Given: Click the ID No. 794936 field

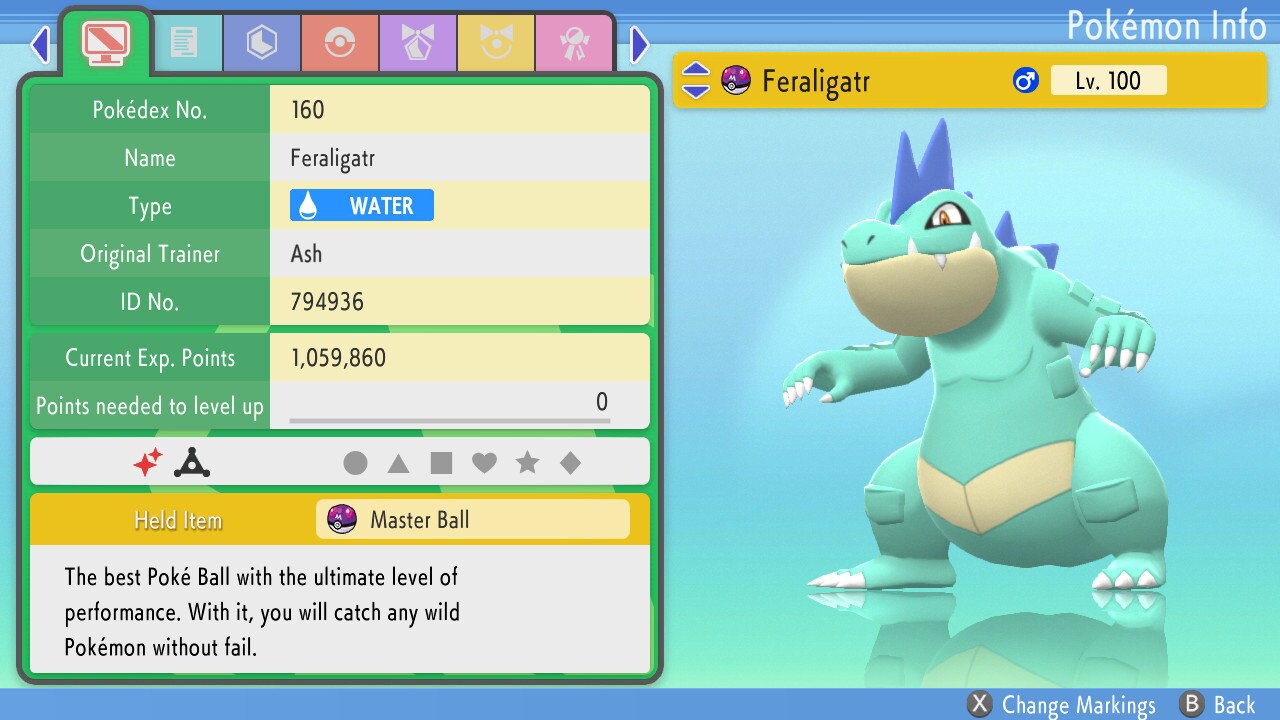Looking at the screenshot, I should [460, 301].
